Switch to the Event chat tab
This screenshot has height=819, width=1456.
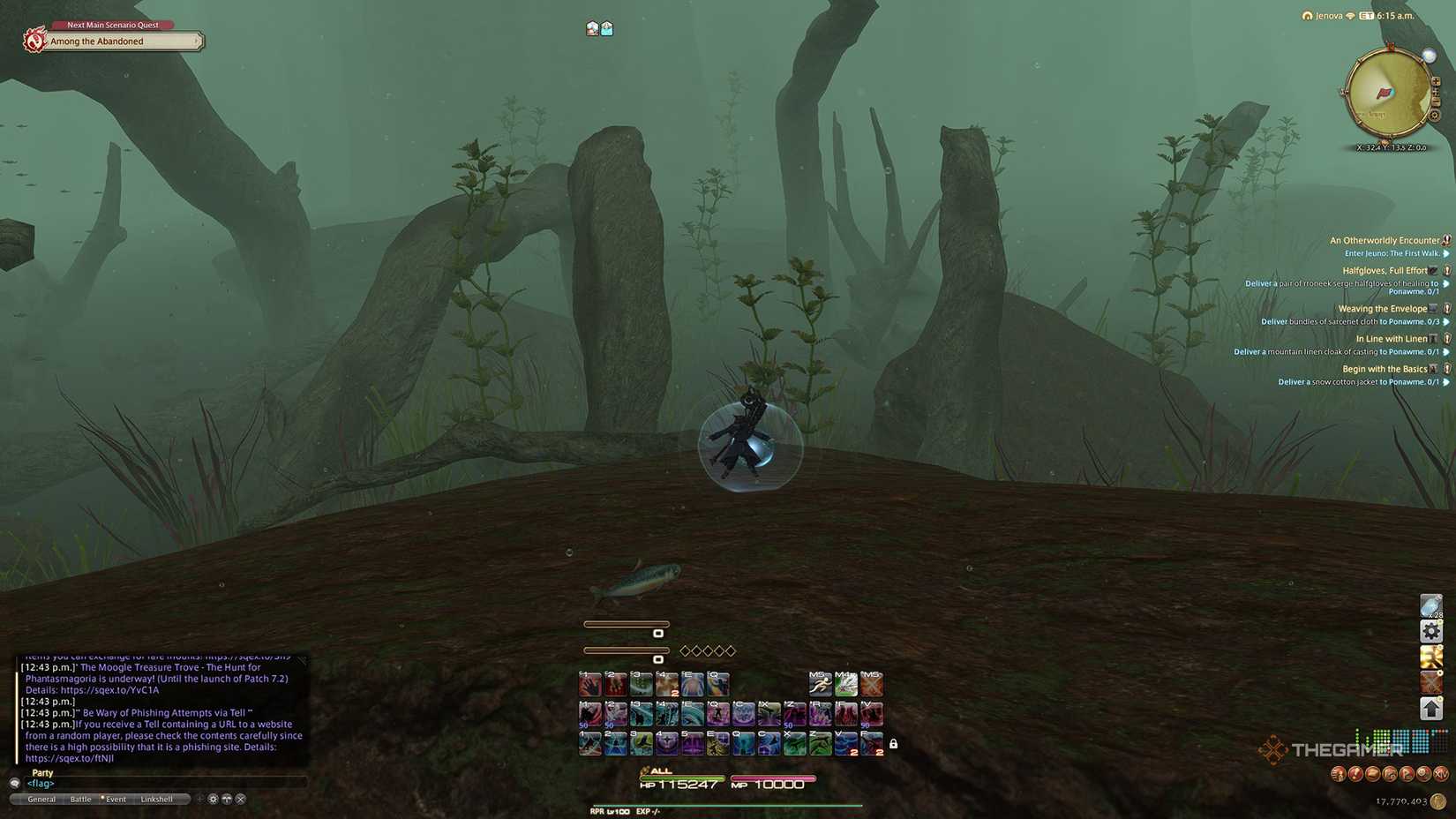[116, 800]
